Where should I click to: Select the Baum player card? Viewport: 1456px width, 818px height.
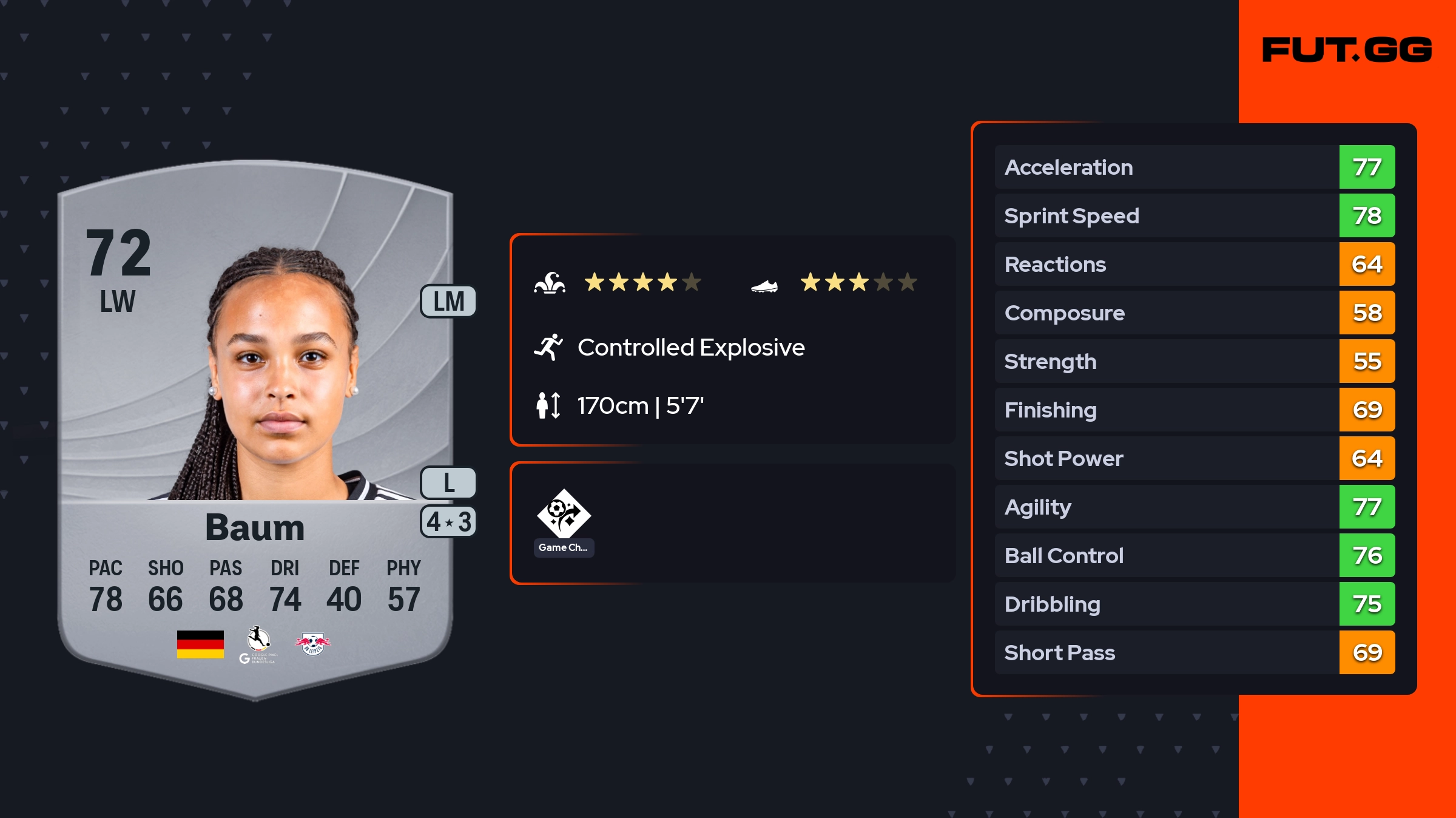tap(255, 425)
